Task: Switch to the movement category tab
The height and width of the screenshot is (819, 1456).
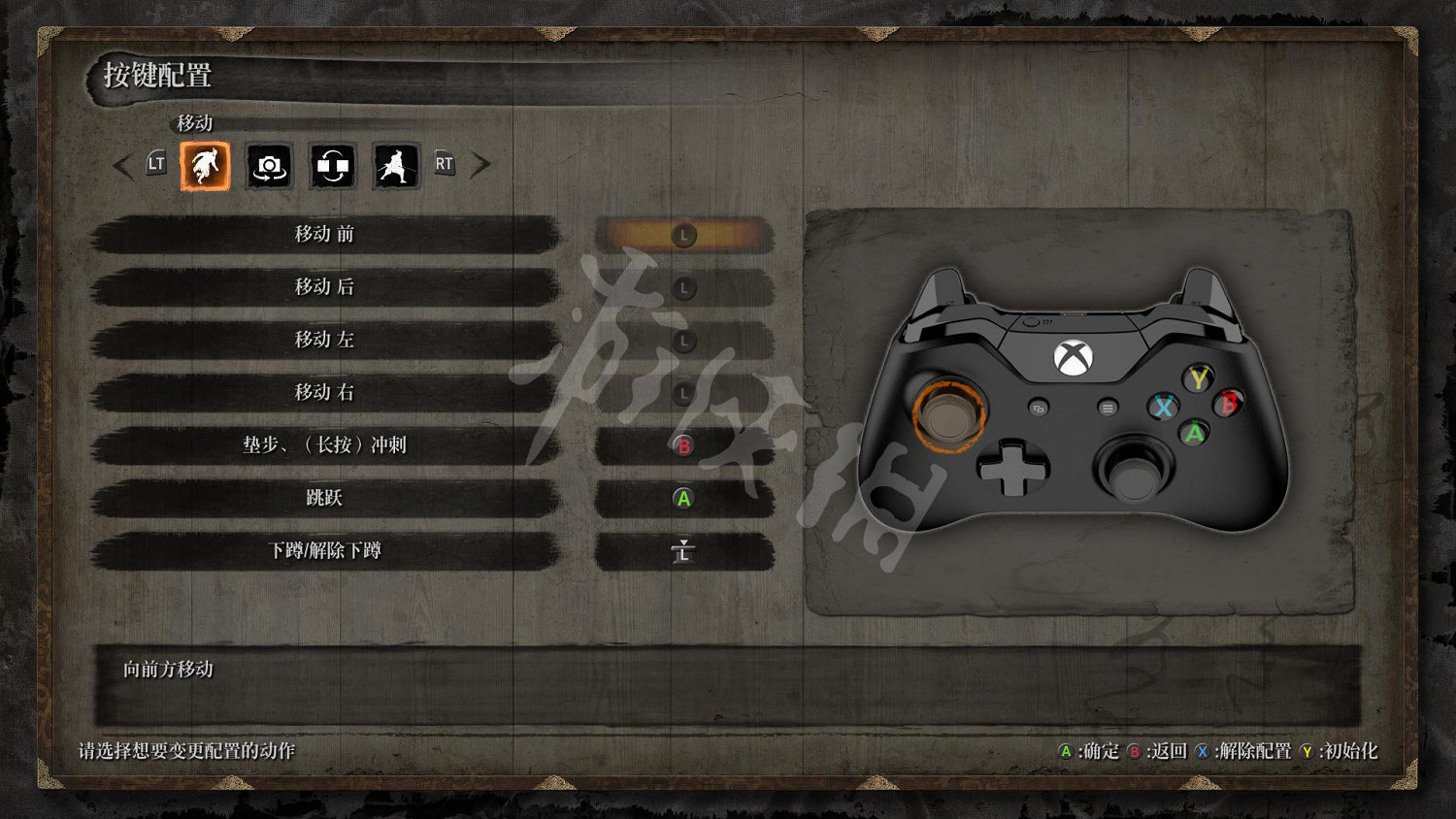Action: tap(205, 166)
